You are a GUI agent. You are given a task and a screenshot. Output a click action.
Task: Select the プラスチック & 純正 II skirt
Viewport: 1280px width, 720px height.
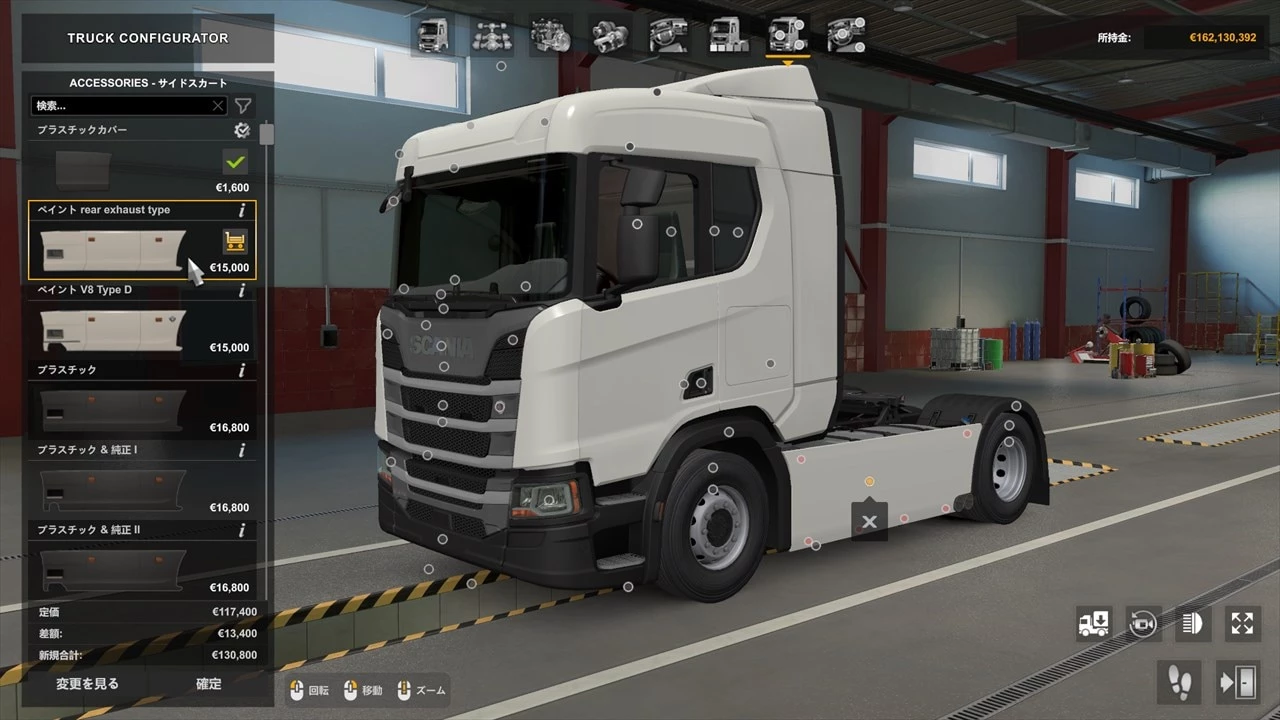[x=112, y=570]
